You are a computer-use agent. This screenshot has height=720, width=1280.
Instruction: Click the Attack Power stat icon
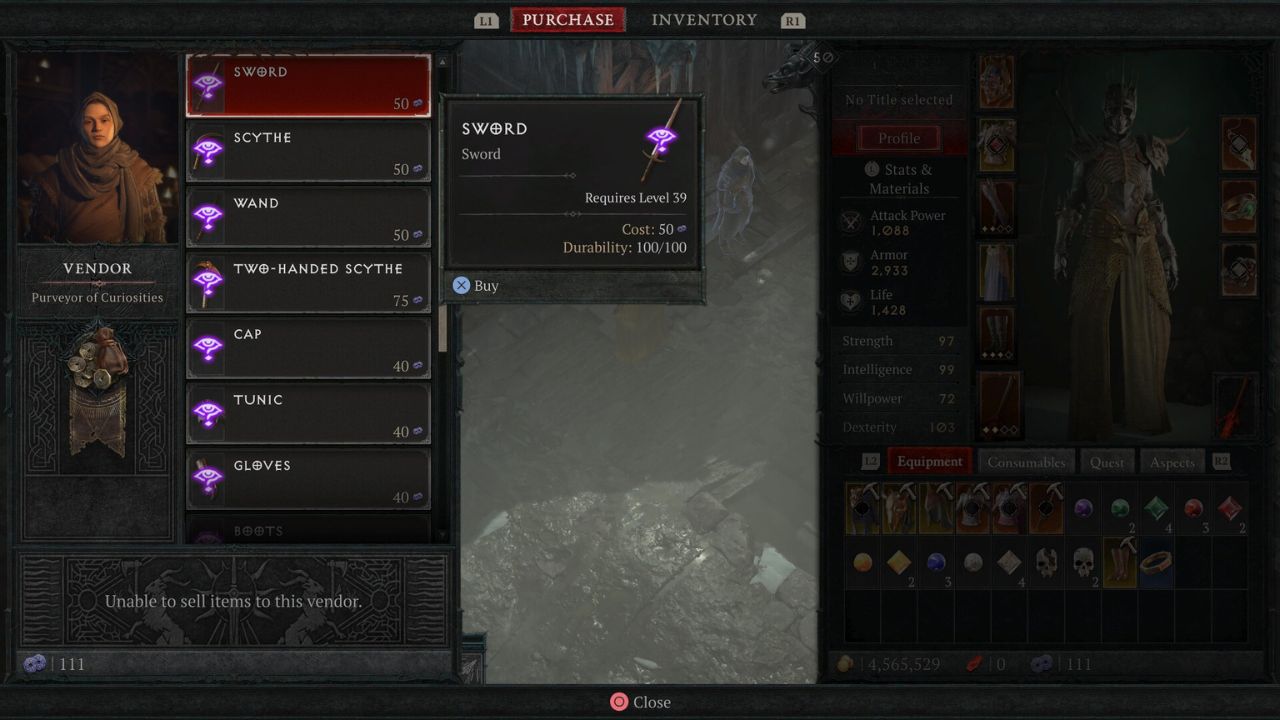pos(851,222)
